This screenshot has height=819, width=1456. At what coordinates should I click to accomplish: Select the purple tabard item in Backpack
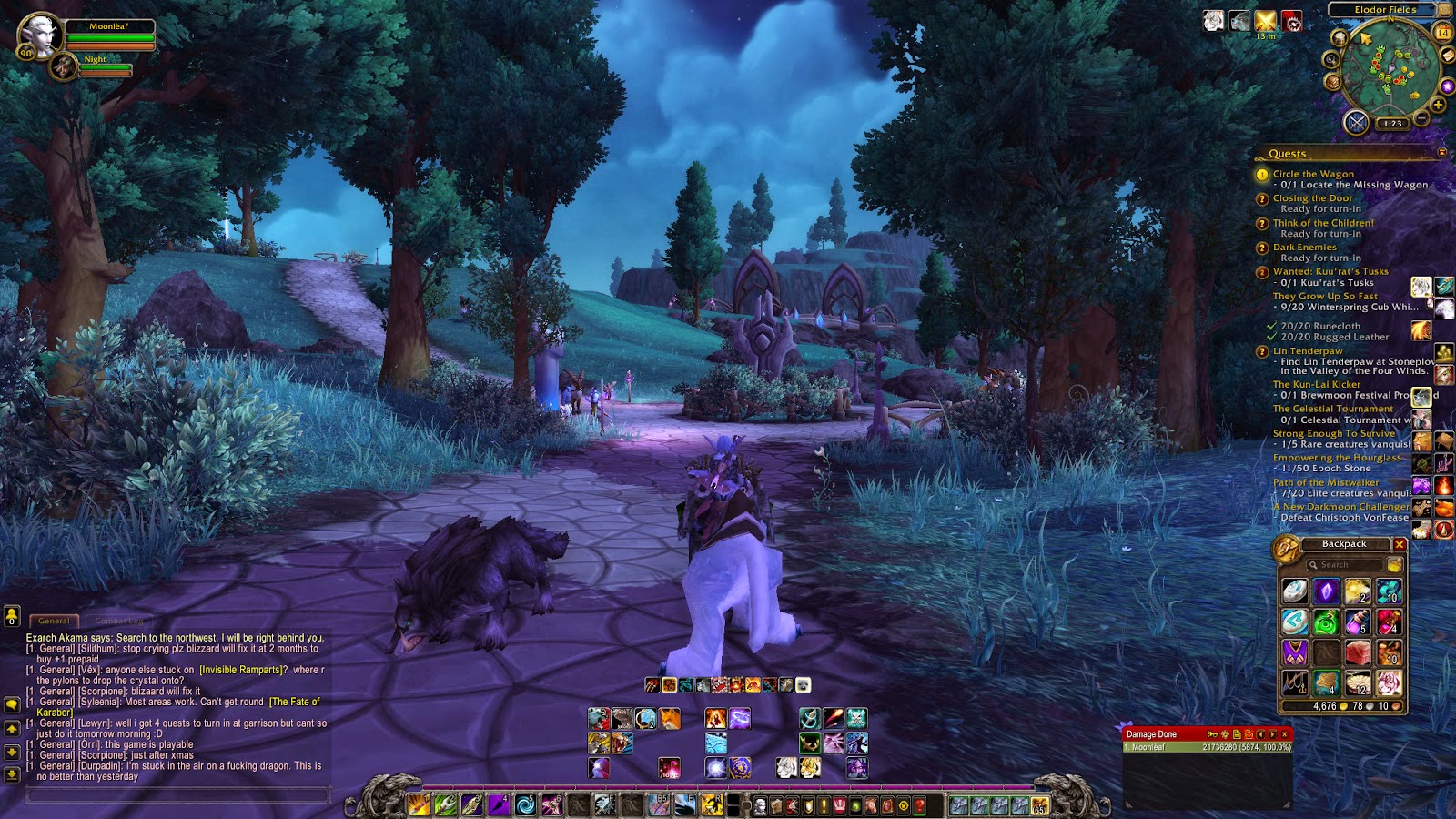tap(1295, 652)
